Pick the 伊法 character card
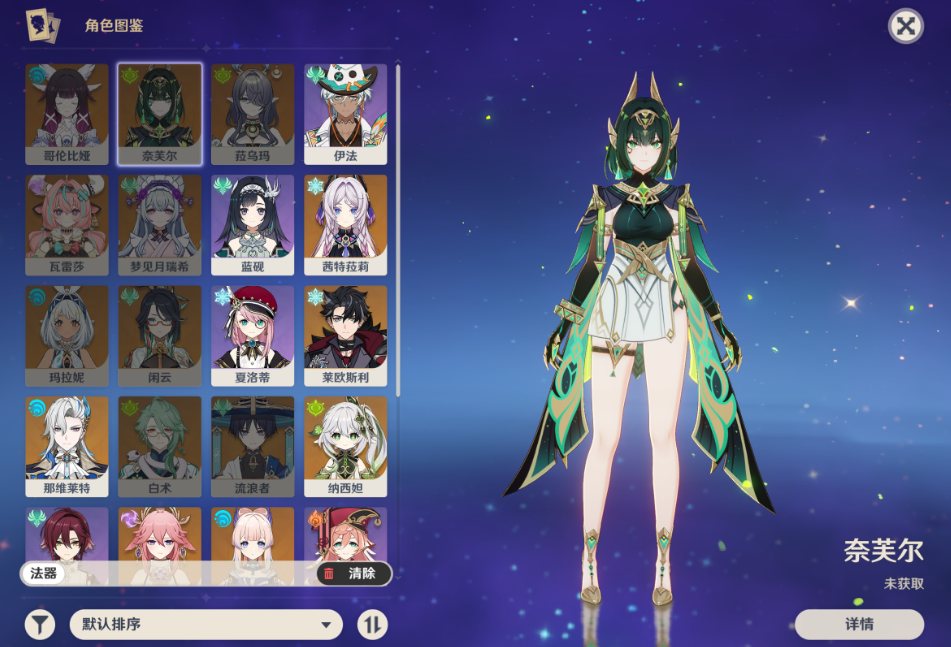951x647 pixels. pyautogui.click(x=346, y=114)
